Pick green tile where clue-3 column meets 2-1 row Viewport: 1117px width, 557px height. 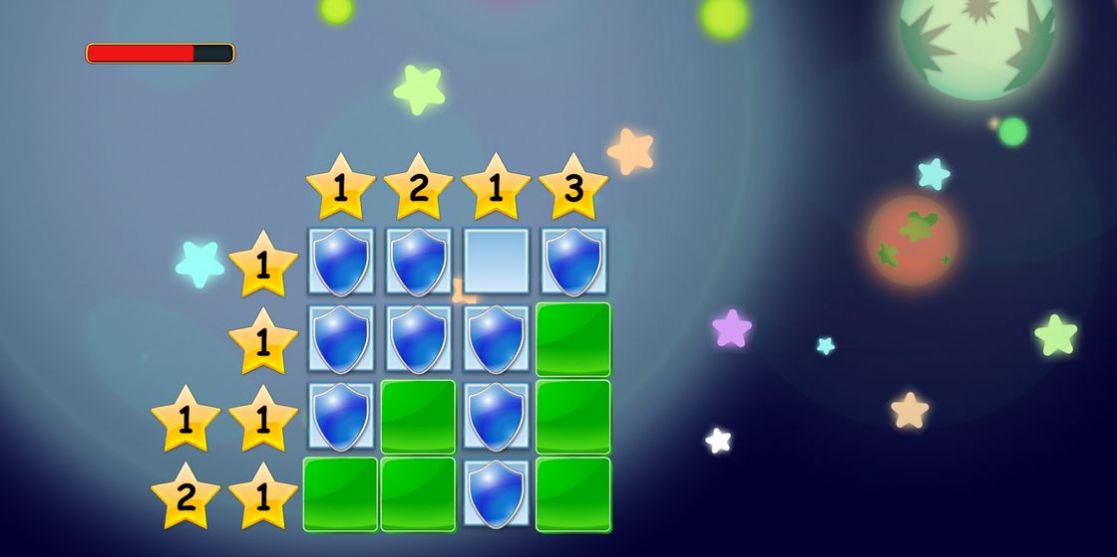[x=573, y=494]
